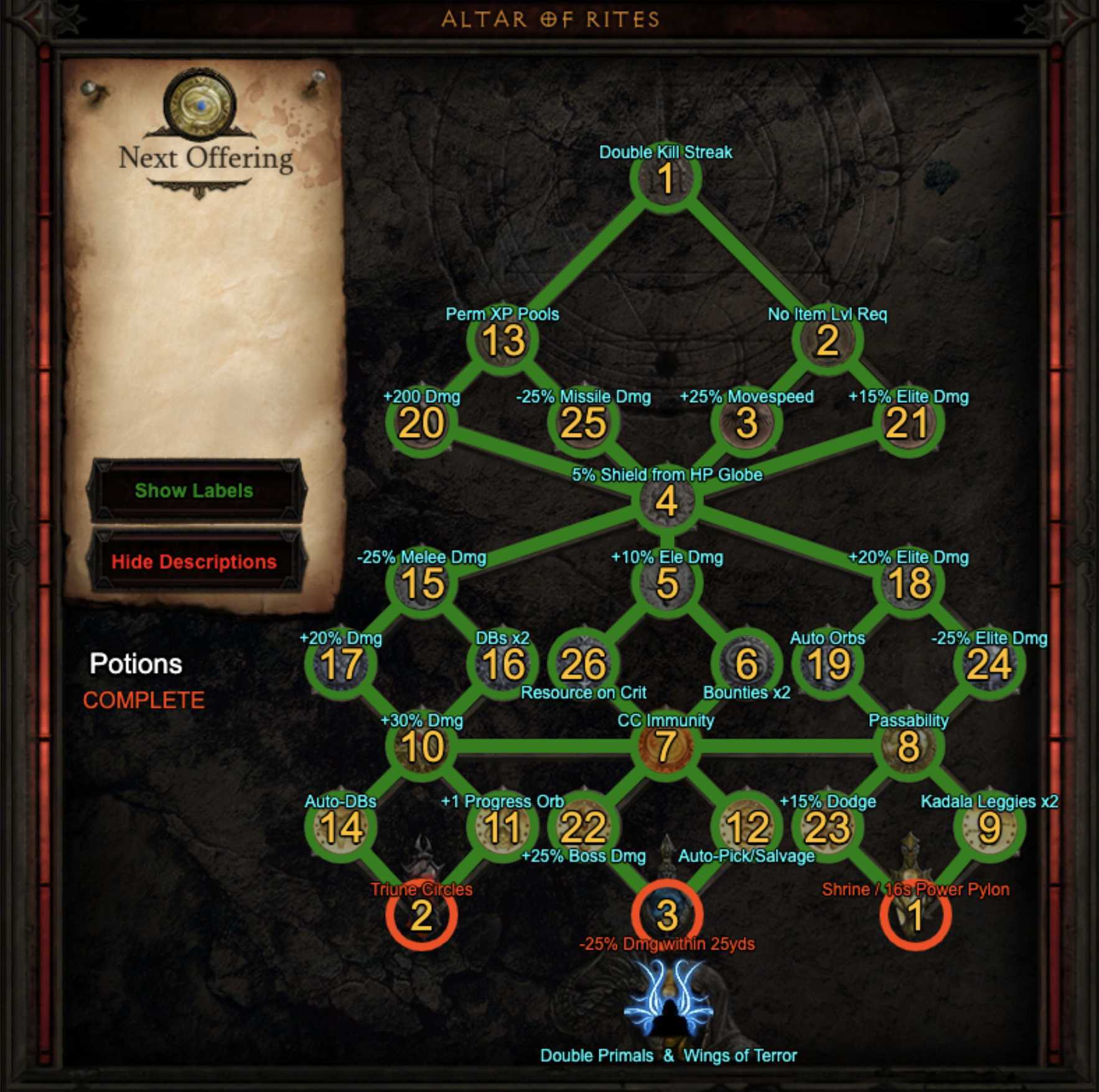Screen dimensions: 1099x1092
Task: Select the No Item Lvl Req node
Action: 827,341
